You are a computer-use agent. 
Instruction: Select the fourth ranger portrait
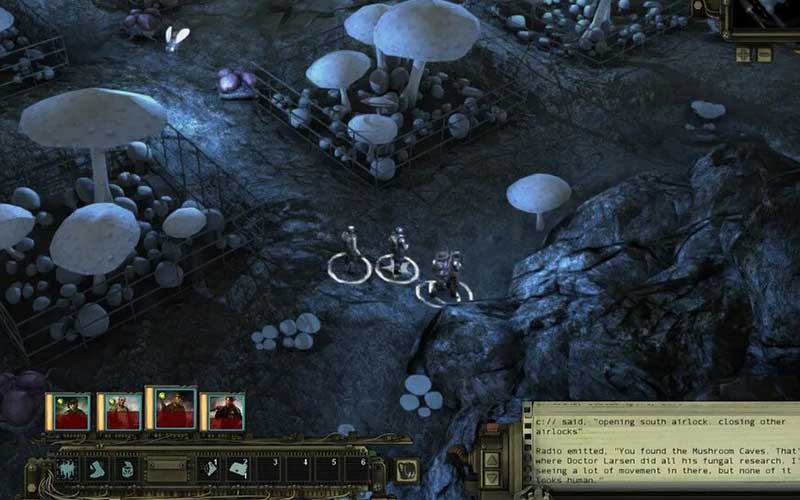pos(226,411)
